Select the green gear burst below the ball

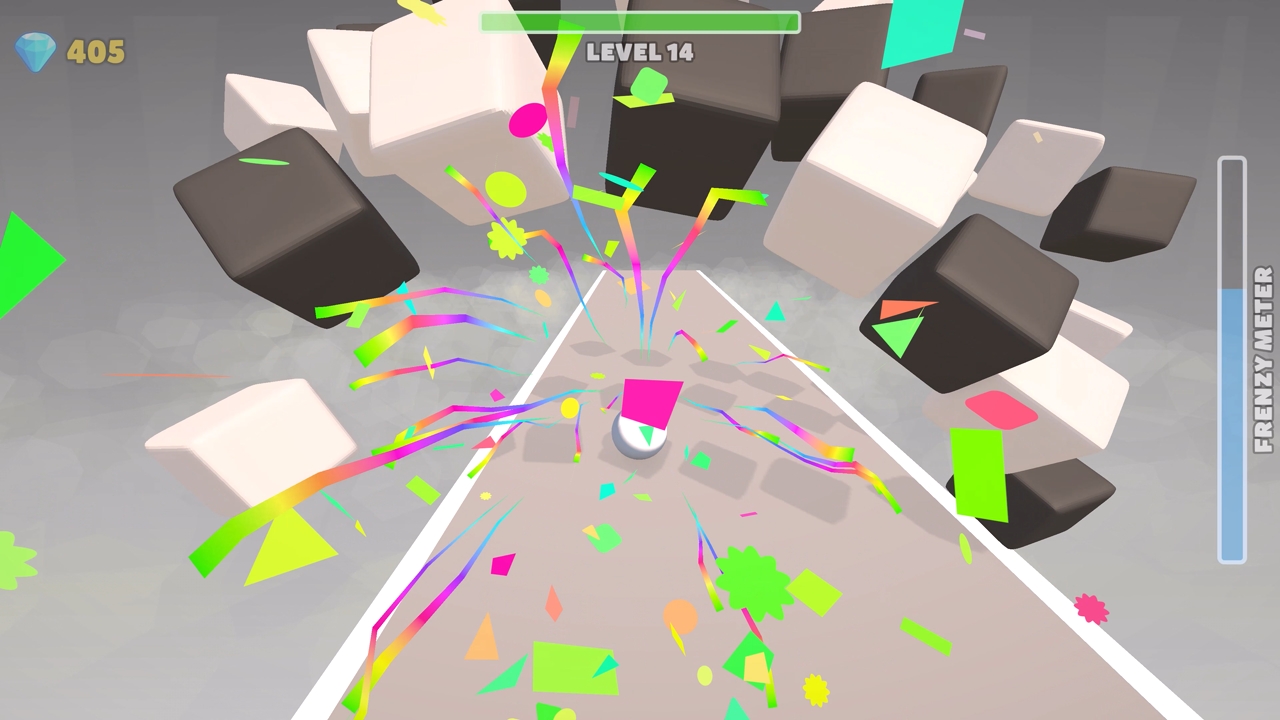point(752,582)
